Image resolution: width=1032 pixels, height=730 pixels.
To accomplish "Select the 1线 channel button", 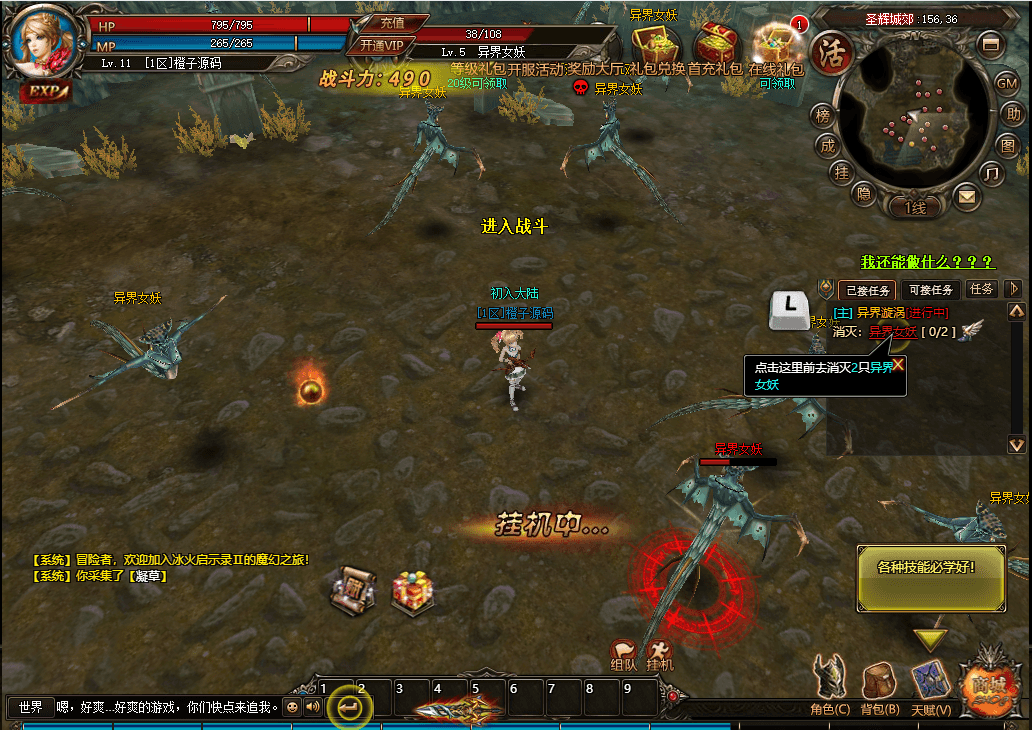I will coord(915,208).
